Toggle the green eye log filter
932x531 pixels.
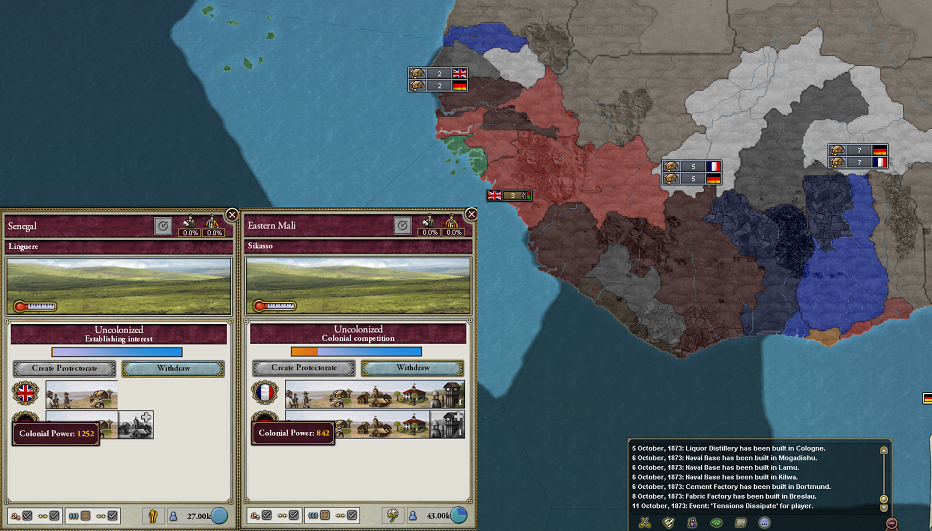(716, 522)
